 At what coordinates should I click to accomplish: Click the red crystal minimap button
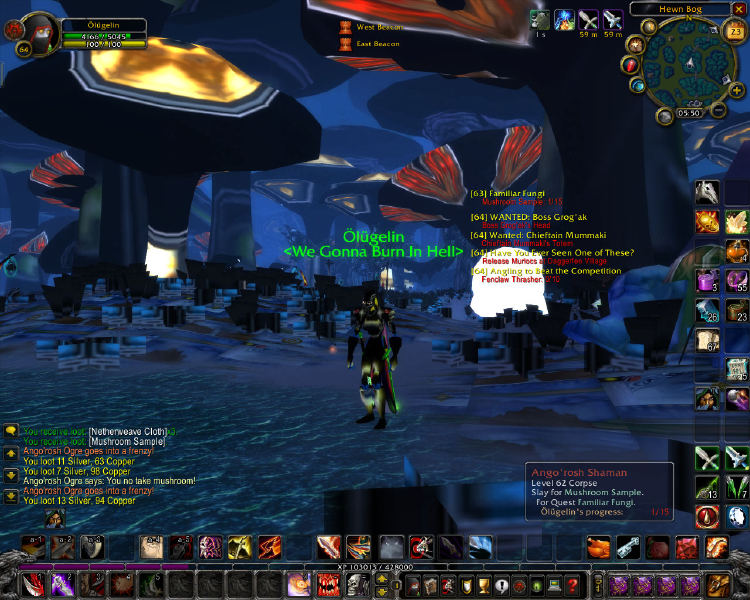[x=632, y=65]
